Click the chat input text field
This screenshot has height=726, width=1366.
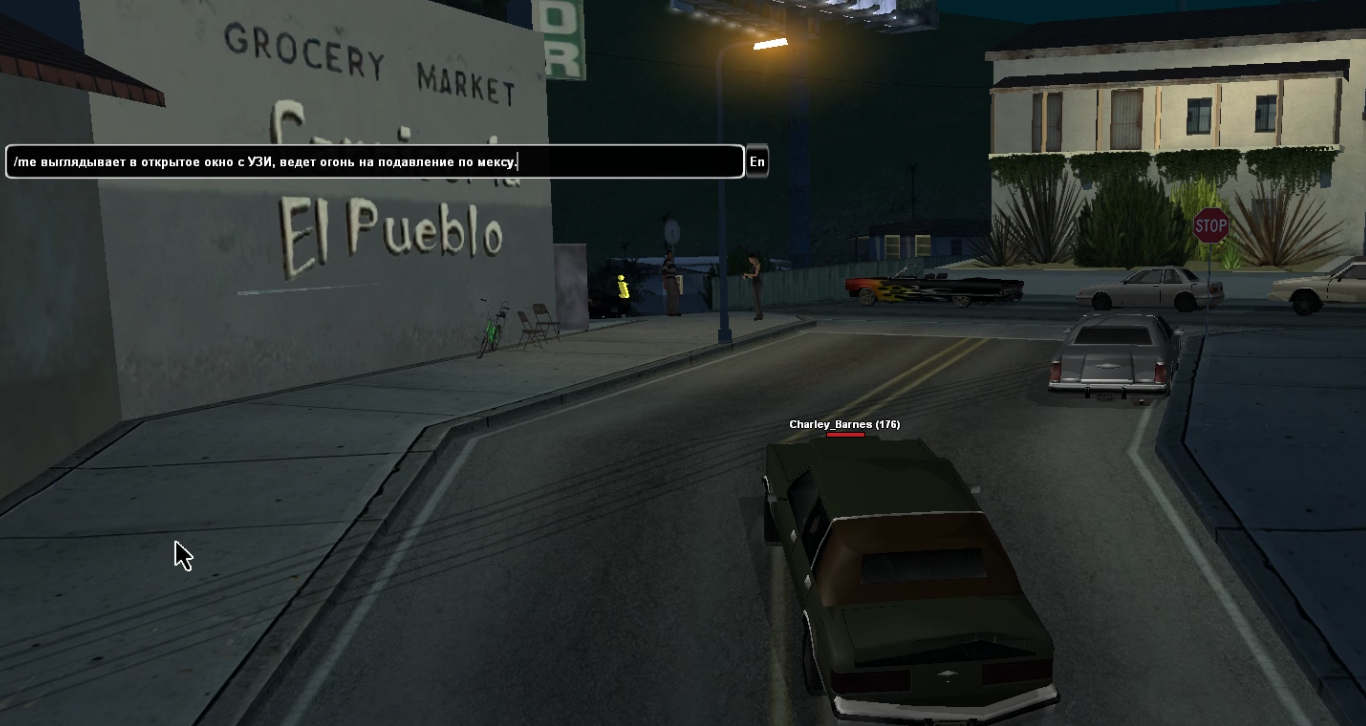point(375,162)
